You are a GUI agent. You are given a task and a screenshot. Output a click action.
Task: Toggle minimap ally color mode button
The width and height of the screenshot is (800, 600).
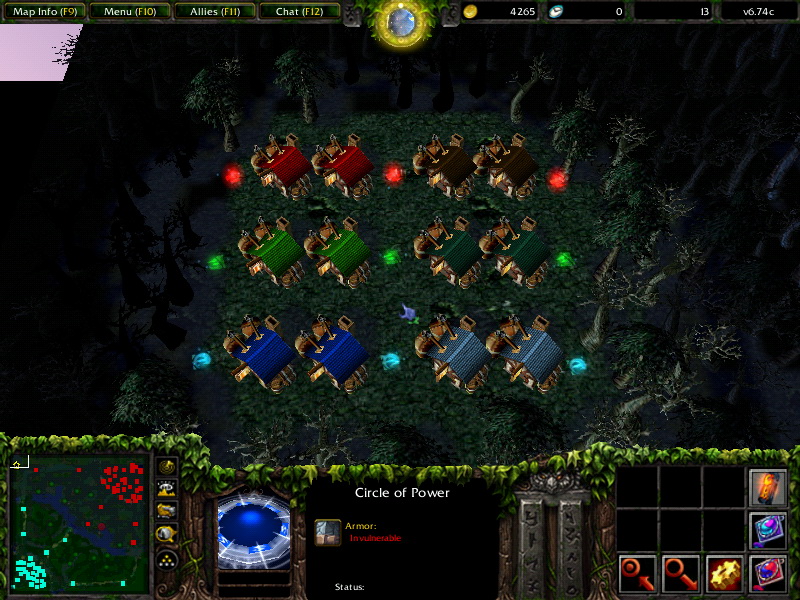coord(166,512)
